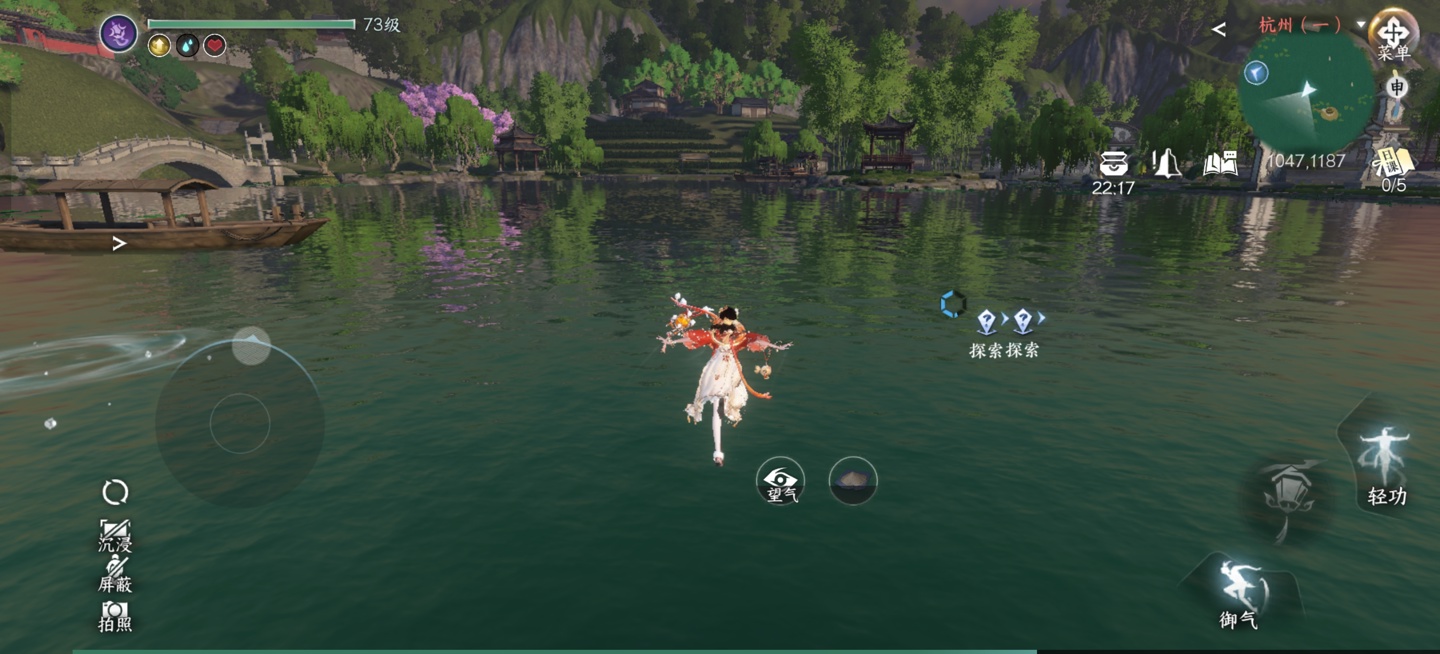Toggle 屏蔽 to hide other players
This screenshot has width=1440, height=654.
point(115,574)
